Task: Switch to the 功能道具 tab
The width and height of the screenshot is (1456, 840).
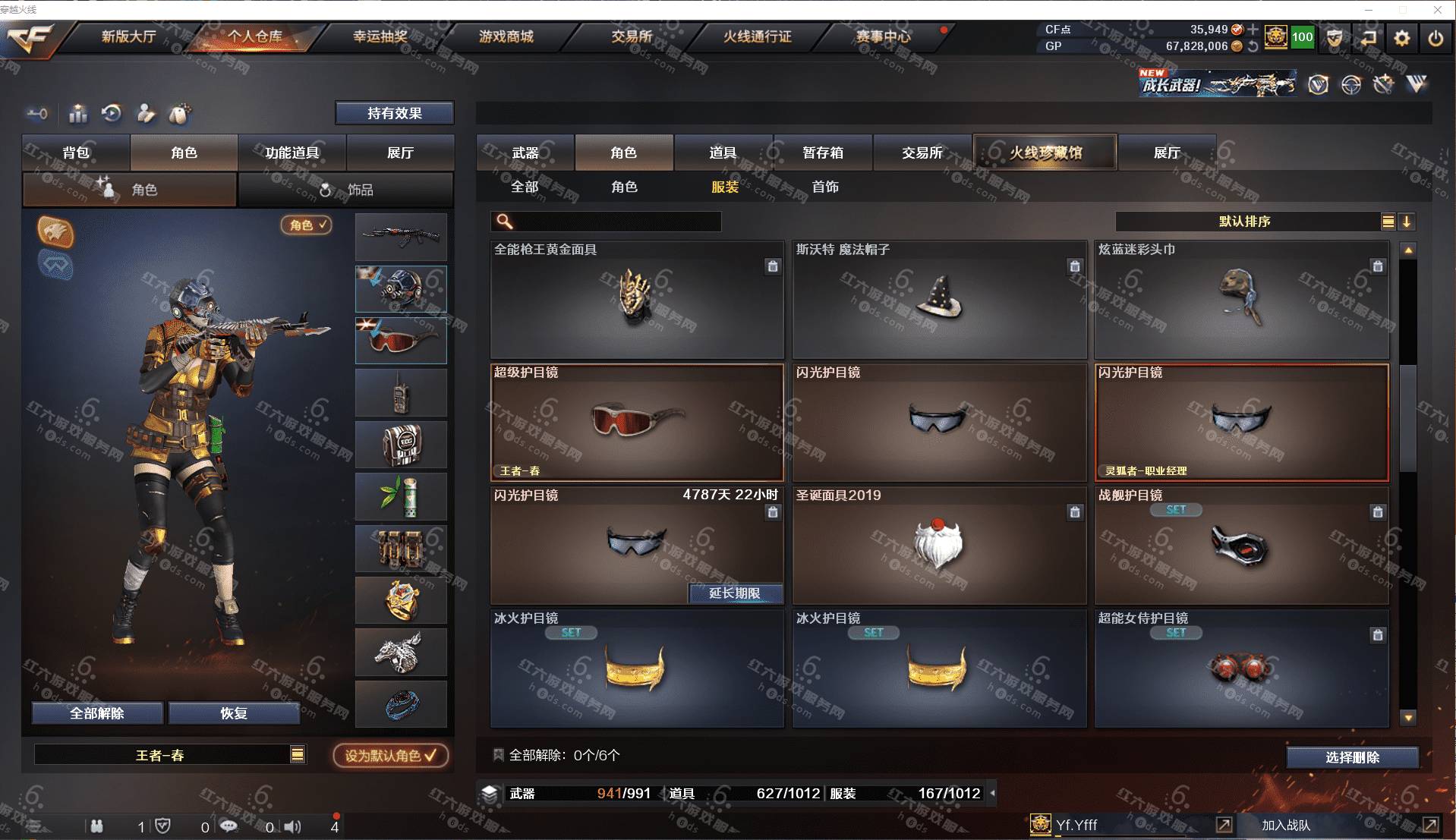Action: pyautogui.click(x=292, y=153)
